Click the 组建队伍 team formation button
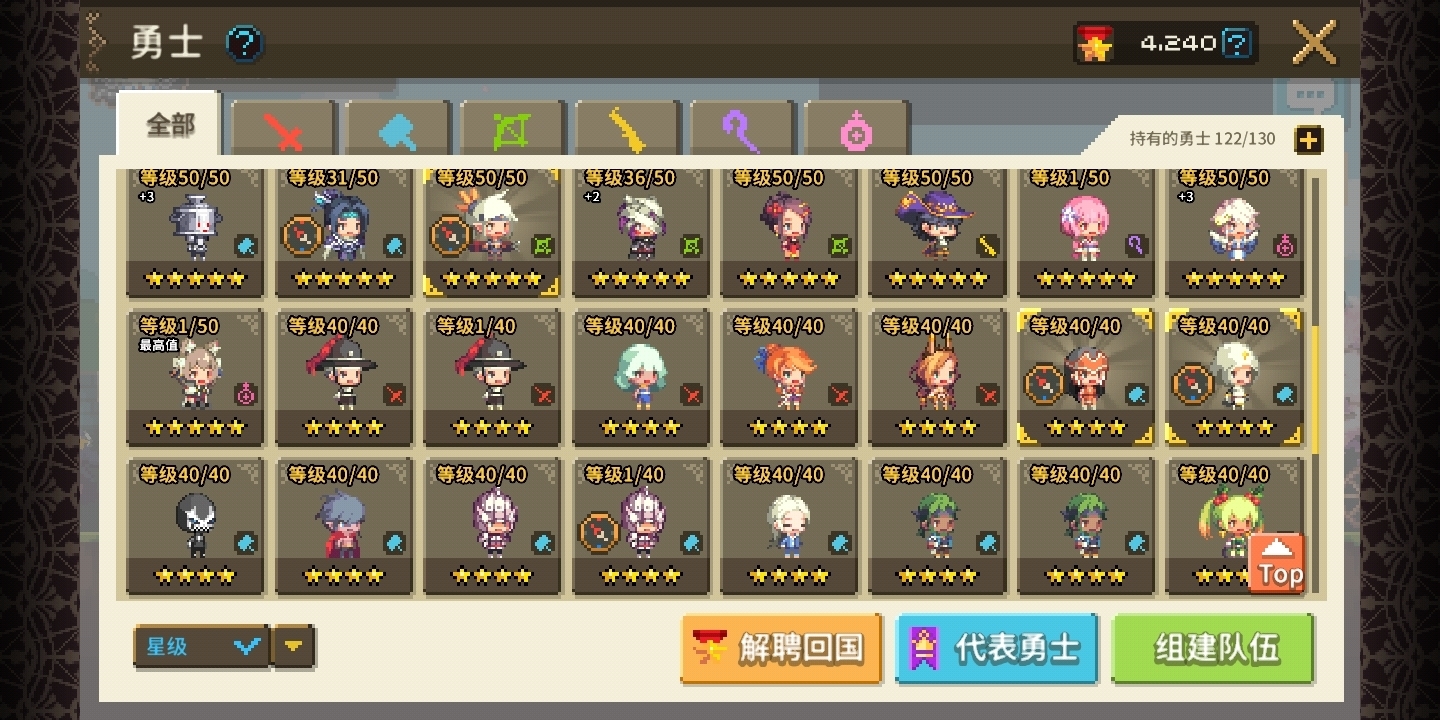The height and width of the screenshot is (720, 1440). pyautogui.click(x=1211, y=647)
